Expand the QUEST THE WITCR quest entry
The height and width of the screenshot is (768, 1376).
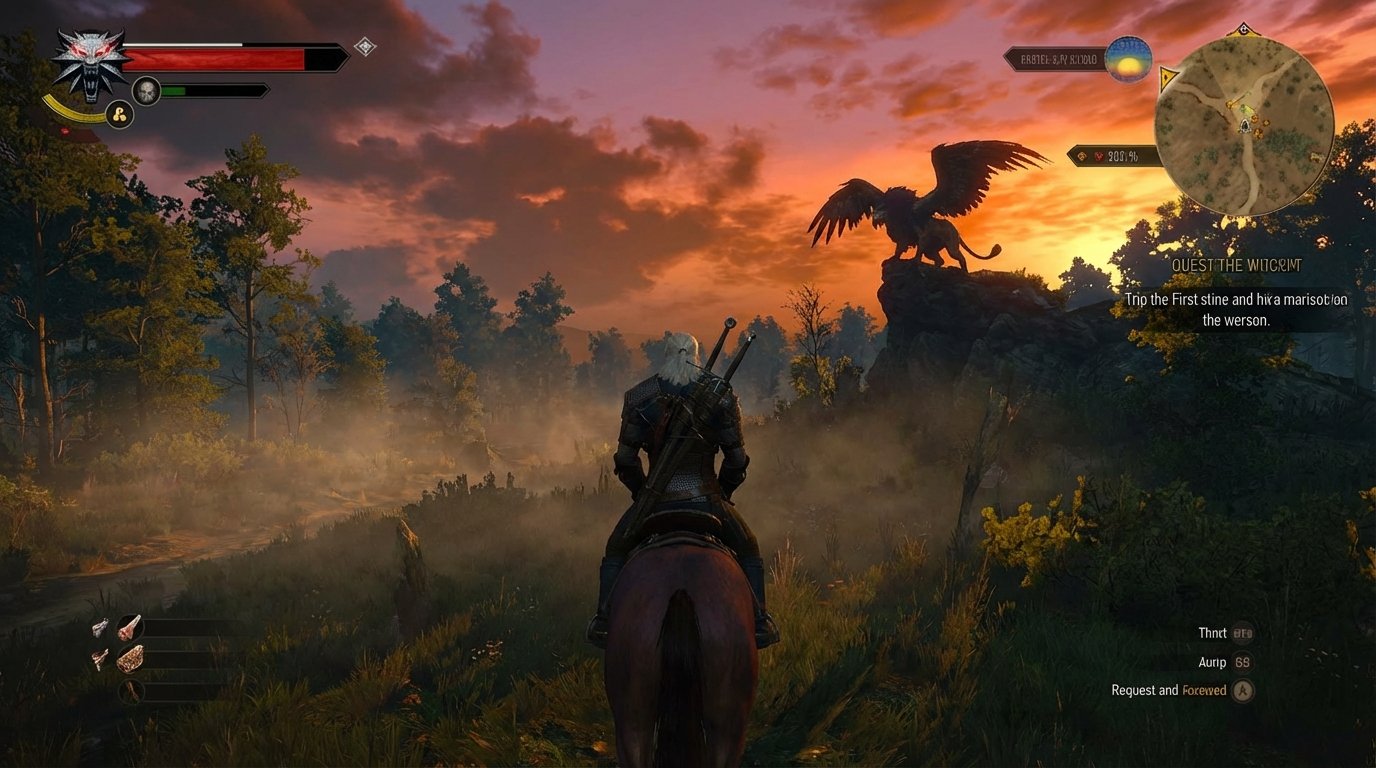1237,264
